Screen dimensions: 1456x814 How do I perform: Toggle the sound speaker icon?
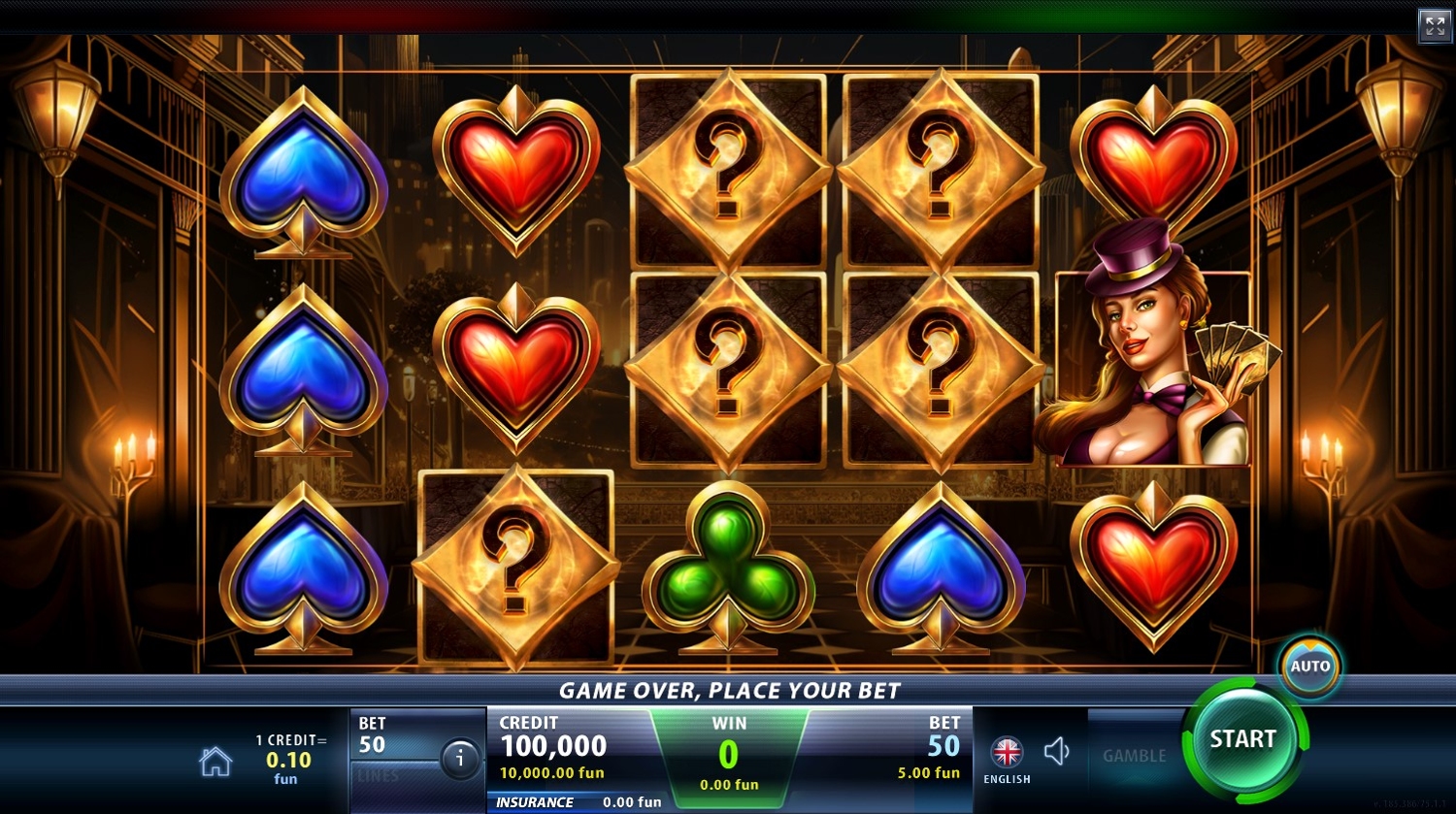coord(1056,751)
